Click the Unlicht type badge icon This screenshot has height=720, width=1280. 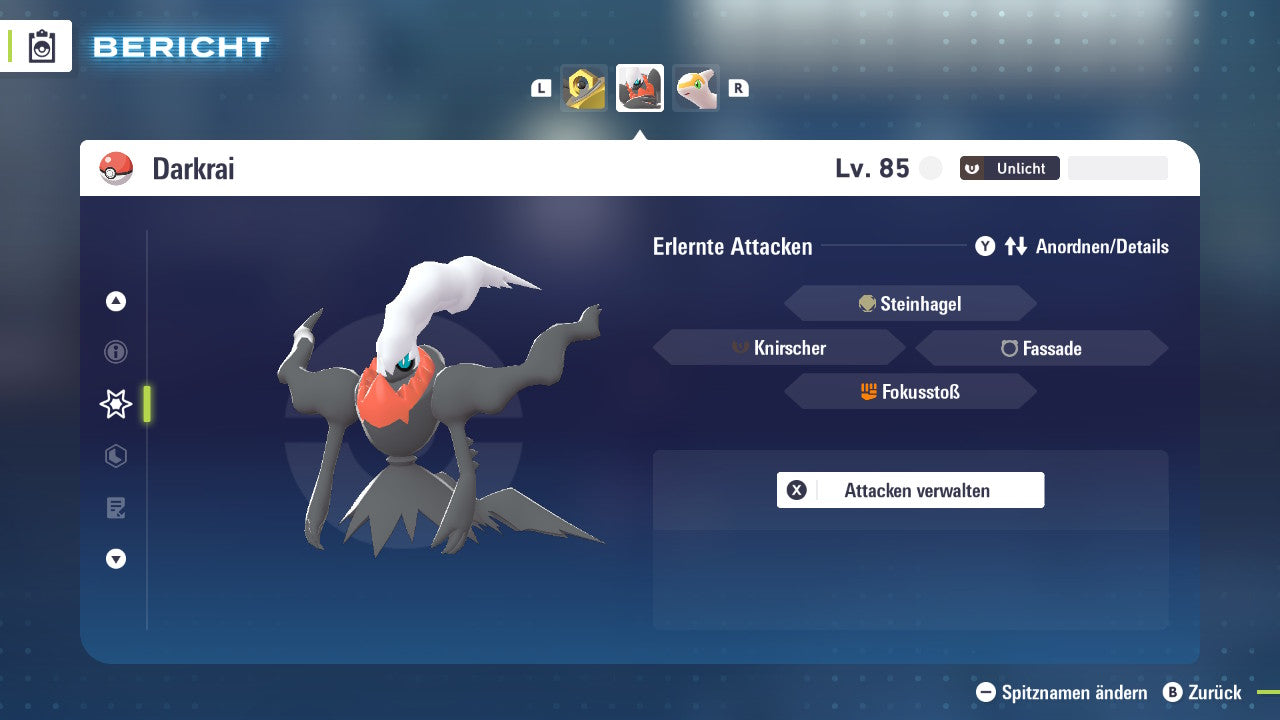coord(971,168)
